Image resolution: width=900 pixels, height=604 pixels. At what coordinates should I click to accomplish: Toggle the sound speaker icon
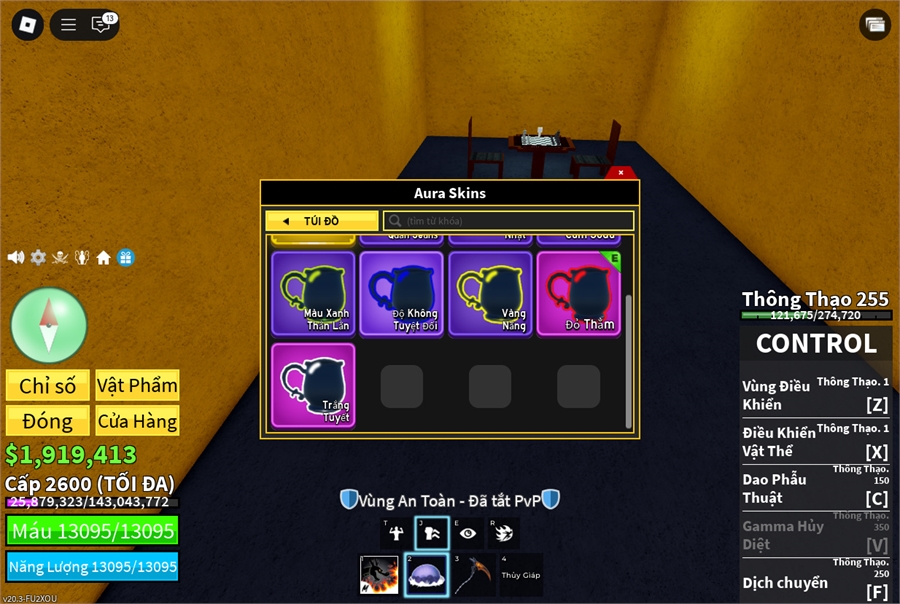(16, 258)
